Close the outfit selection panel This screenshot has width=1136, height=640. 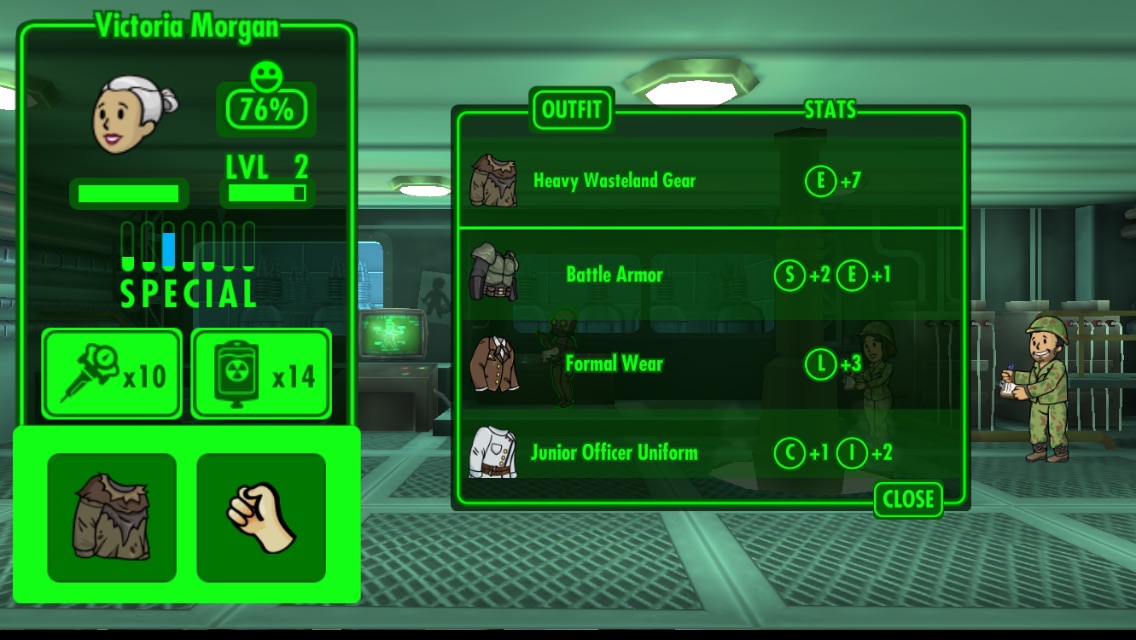tap(908, 499)
